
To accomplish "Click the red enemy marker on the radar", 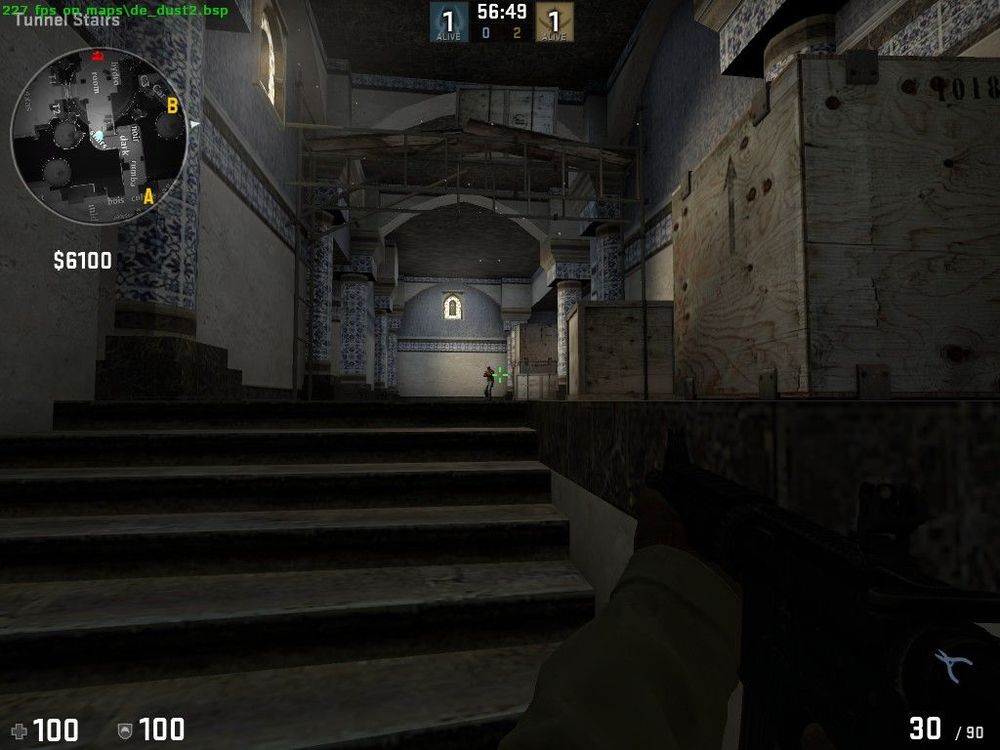I will 97,56.
